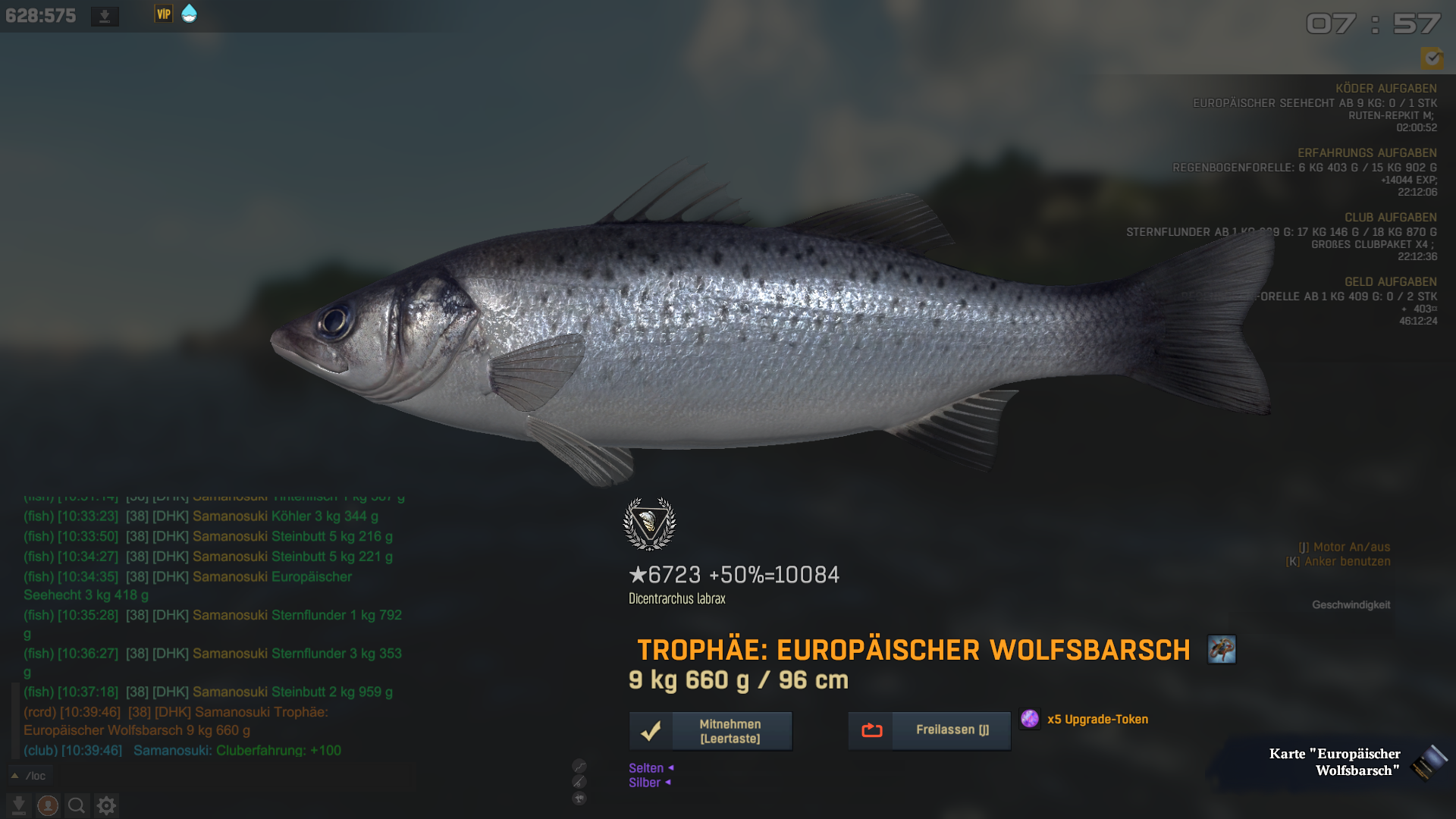This screenshot has height=819, width=1456.
Task: Select the purple Upgrade-Token reward icon
Action: [x=1030, y=719]
